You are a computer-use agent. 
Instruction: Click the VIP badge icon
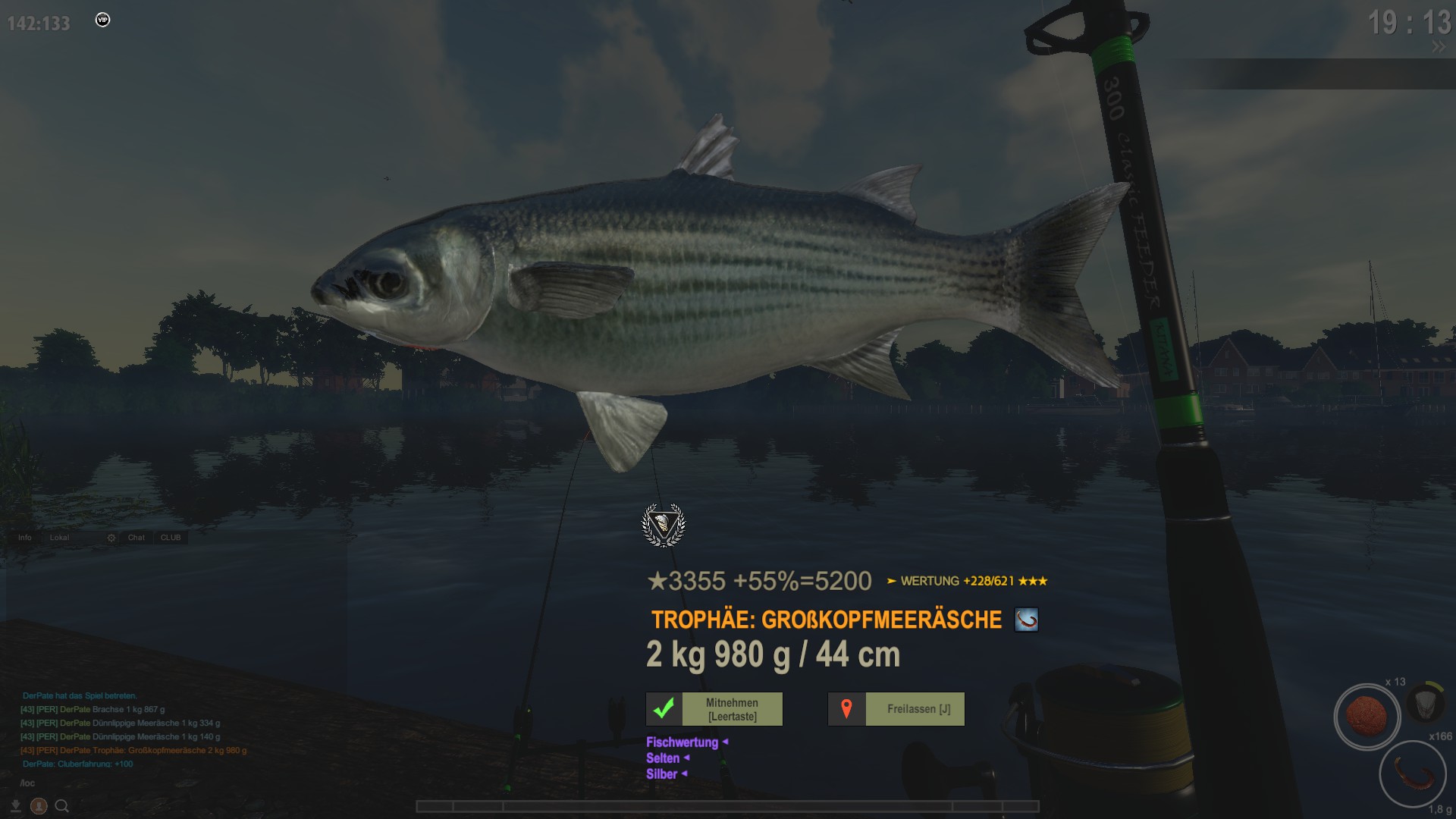point(103,20)
